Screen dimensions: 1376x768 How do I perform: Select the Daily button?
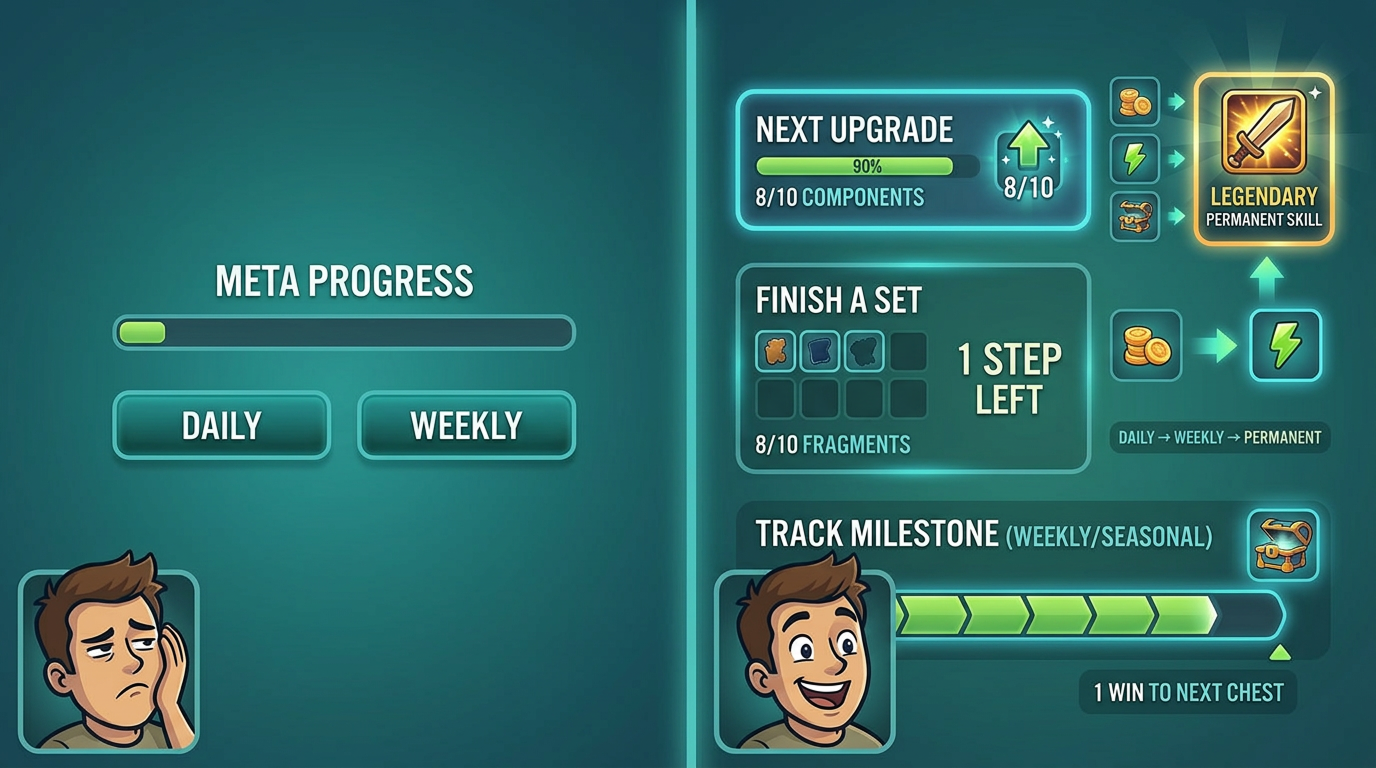(221, 425)
